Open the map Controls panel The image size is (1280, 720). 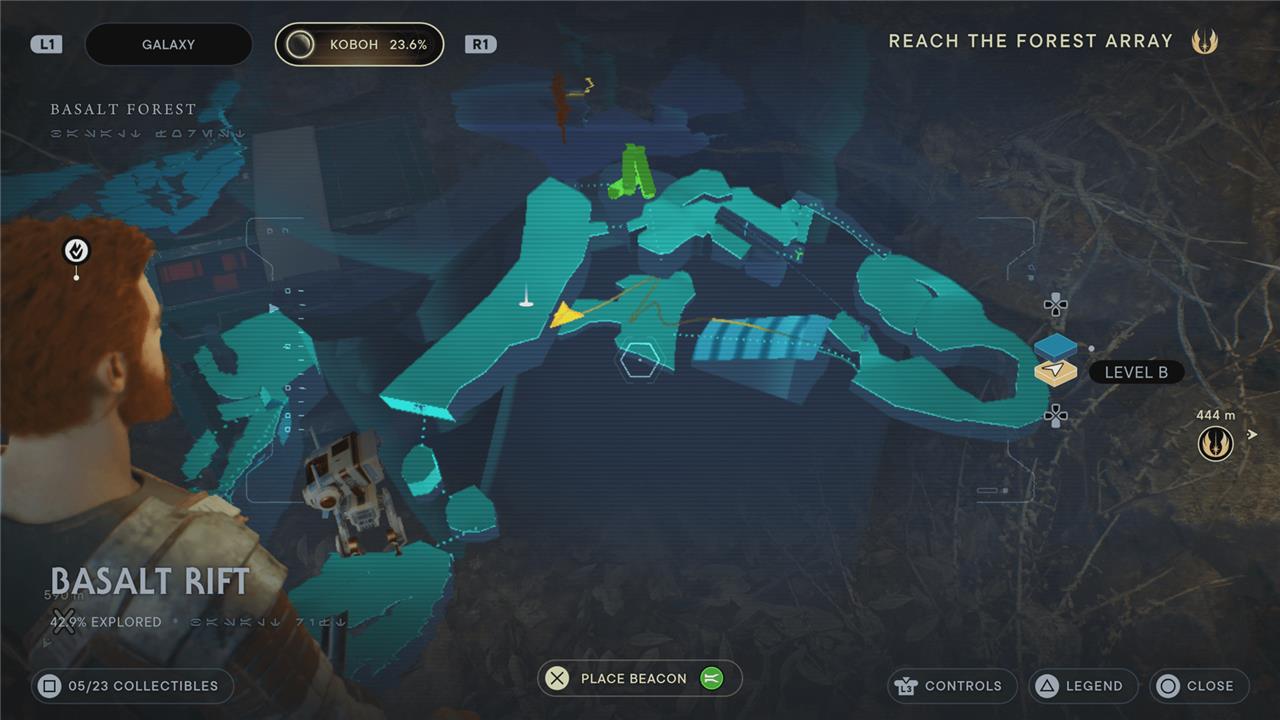[951, 686]
